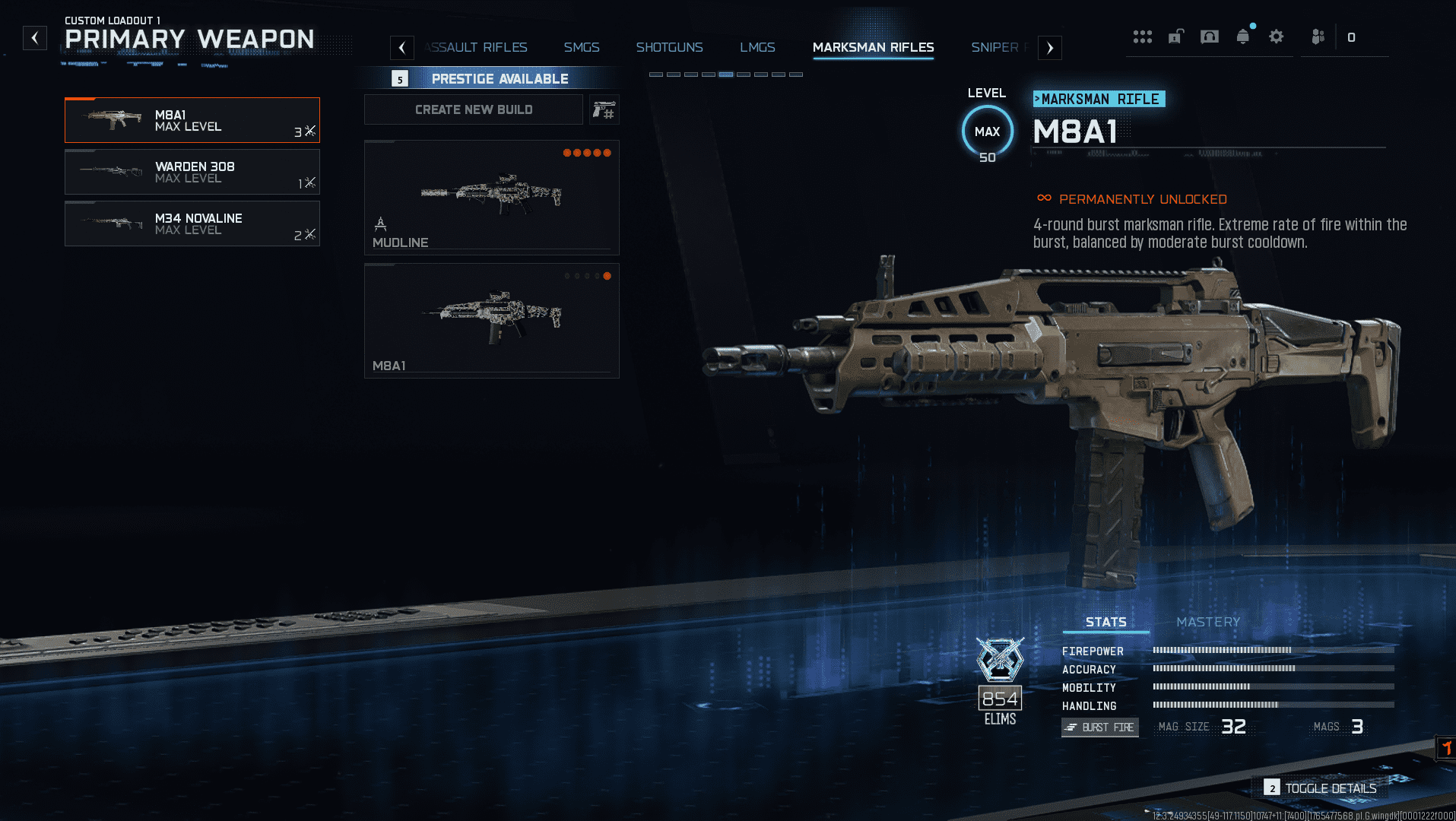Open the build code import icon

(x=604, y=109)
